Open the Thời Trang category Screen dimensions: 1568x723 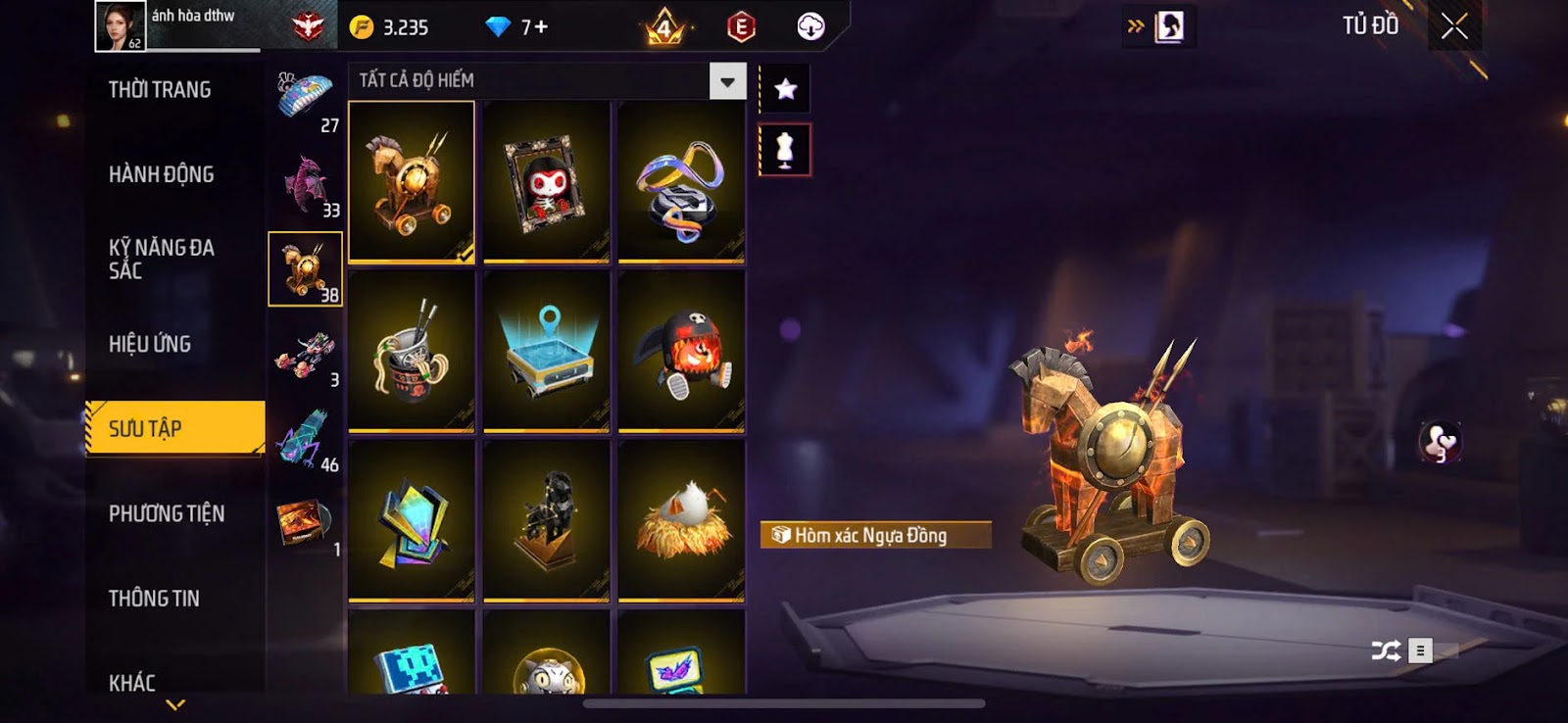tap(160, 90)
